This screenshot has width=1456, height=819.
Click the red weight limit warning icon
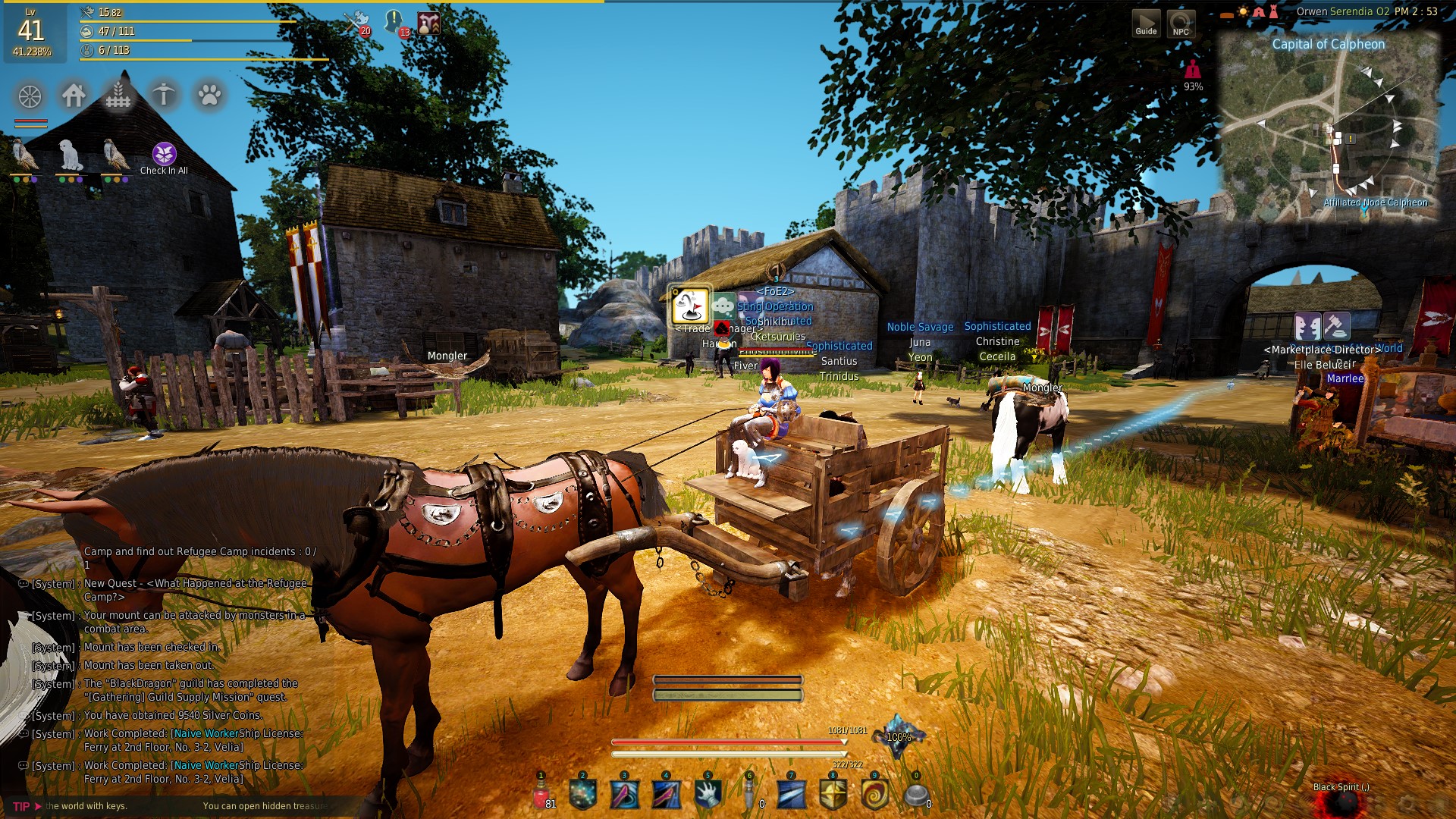click(1193, 70)
